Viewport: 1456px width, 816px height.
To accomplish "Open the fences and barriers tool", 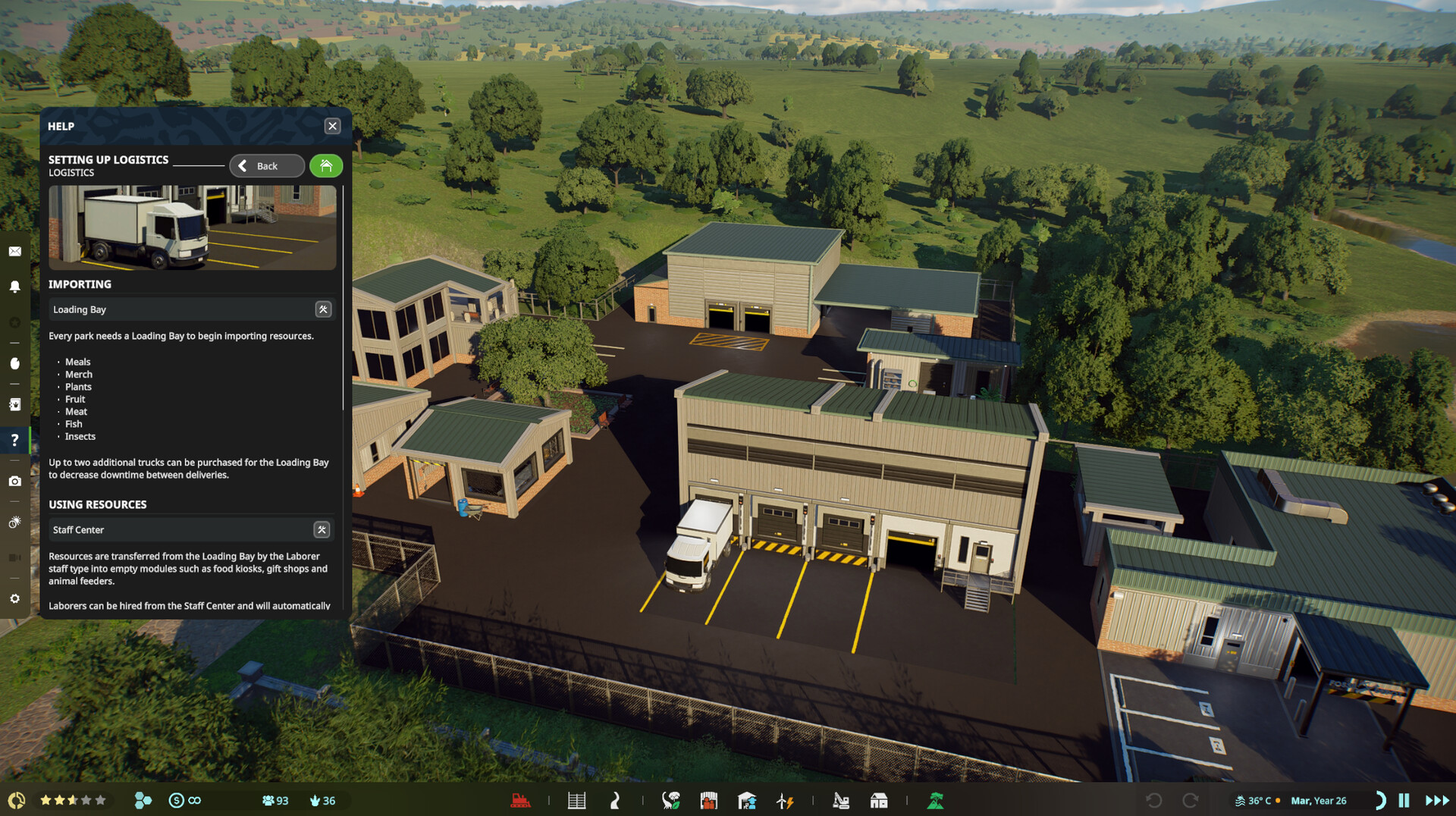I will coord(576,801).
